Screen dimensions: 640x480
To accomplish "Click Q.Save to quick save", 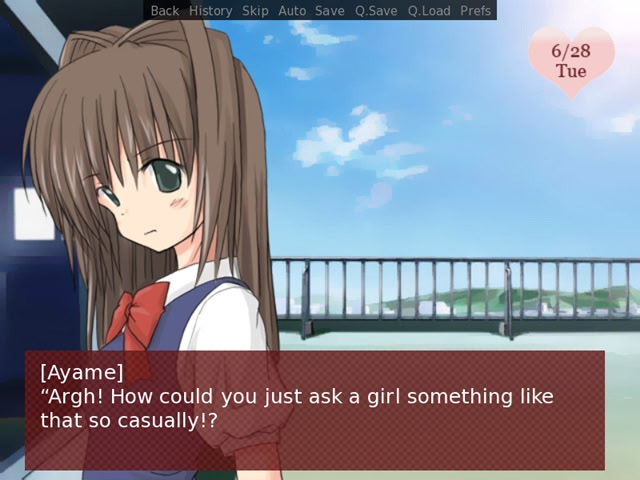I will click(x=376, y=11).
